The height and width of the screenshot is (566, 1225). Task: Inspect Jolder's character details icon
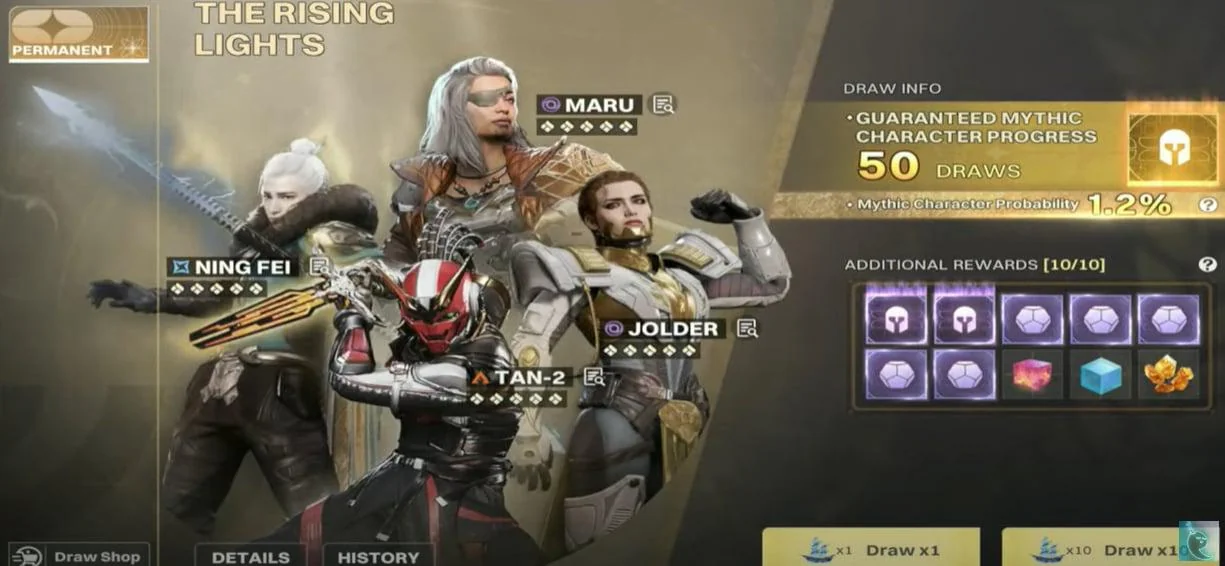(x=747, y=328)
